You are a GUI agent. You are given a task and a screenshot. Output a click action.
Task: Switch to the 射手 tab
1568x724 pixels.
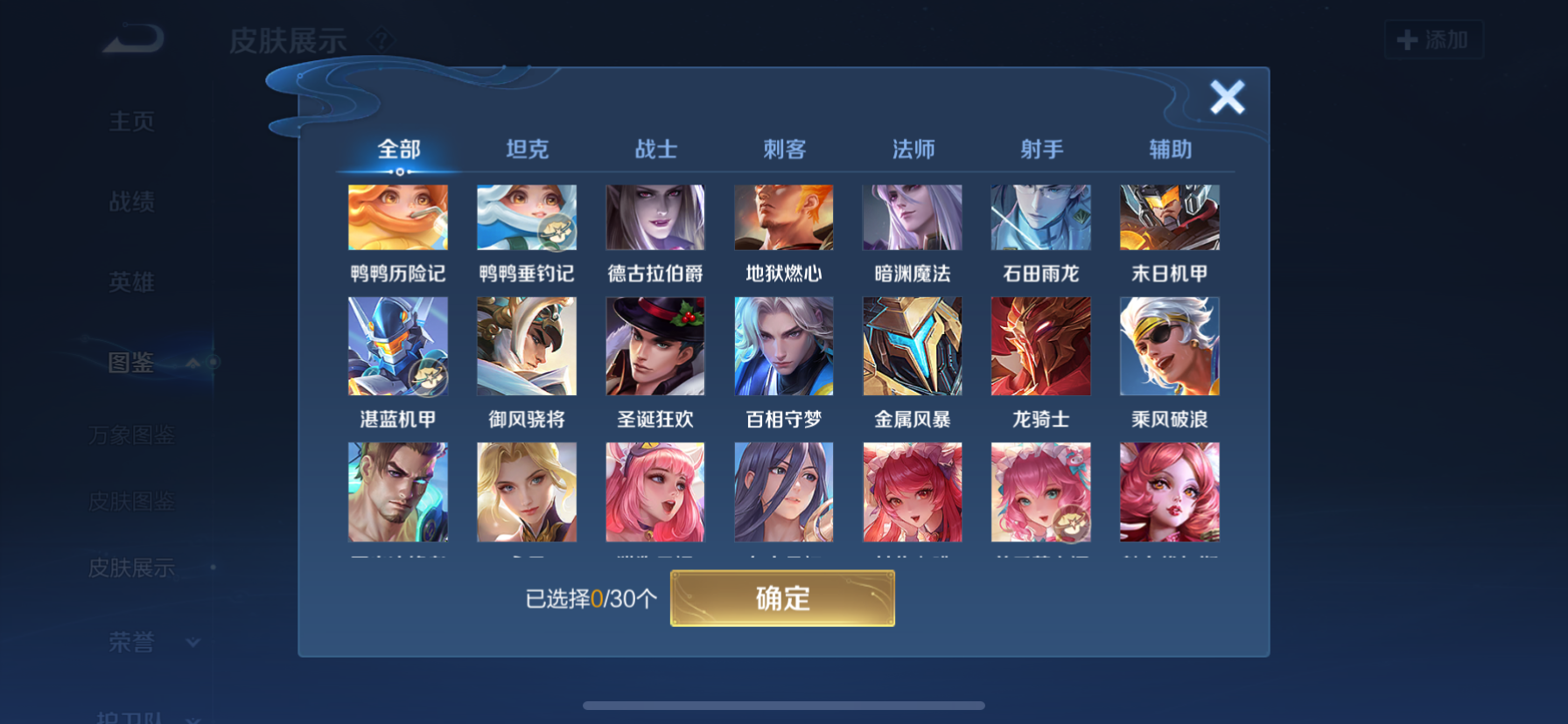1041,150
